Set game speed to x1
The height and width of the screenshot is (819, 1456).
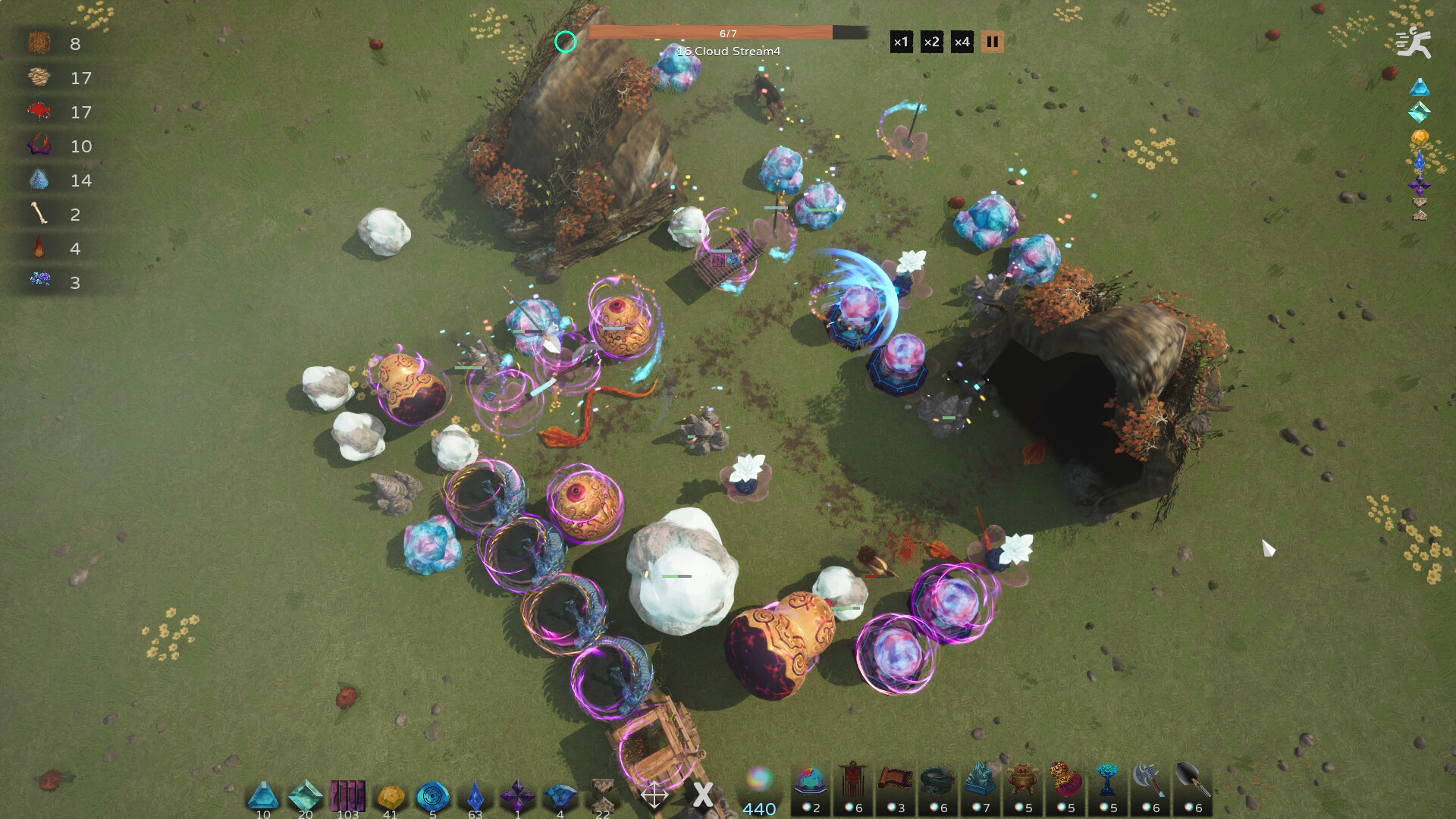point(901,42)
